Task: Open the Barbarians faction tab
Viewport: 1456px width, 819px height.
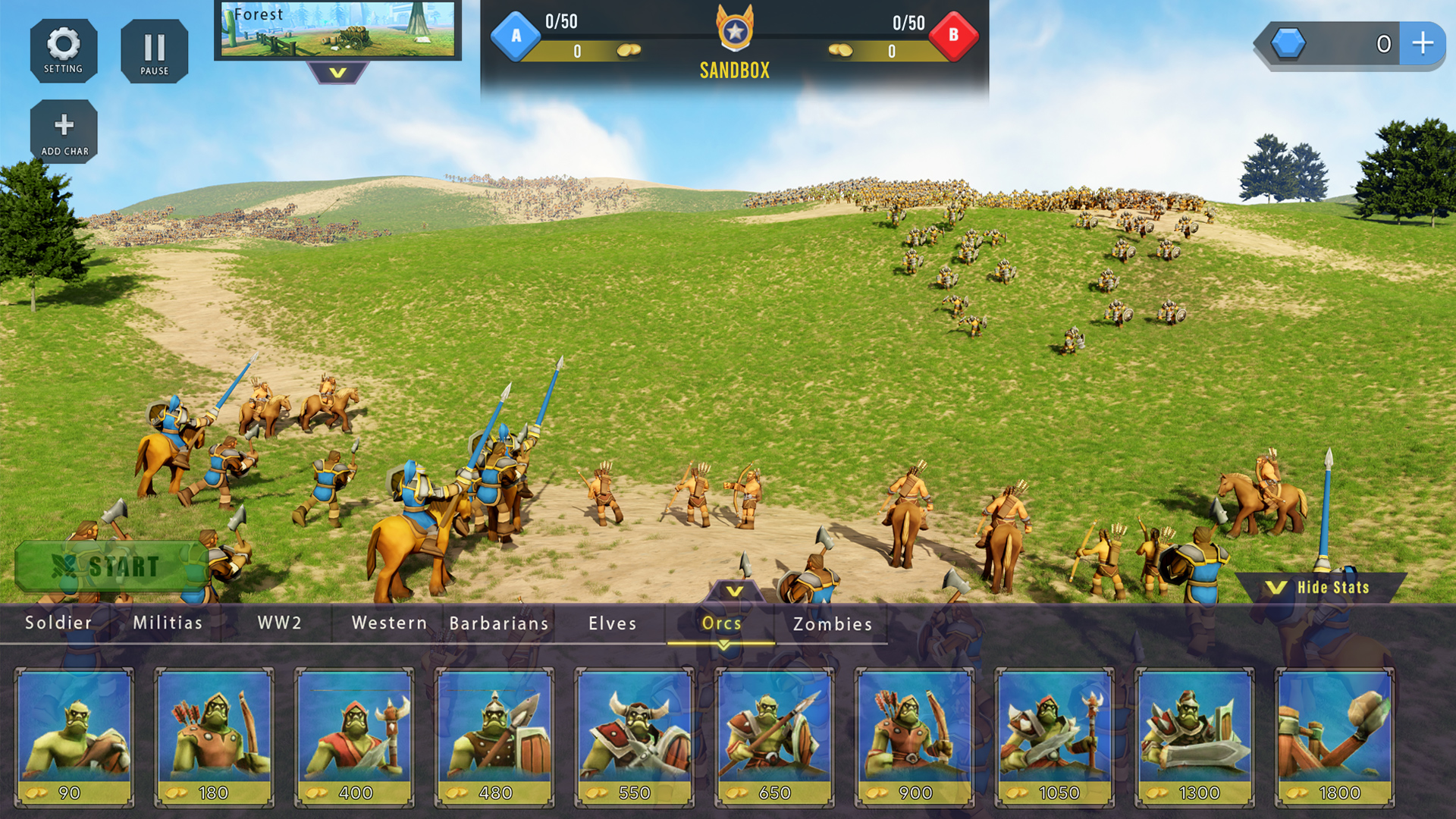Action: click(x=498, y=623)
